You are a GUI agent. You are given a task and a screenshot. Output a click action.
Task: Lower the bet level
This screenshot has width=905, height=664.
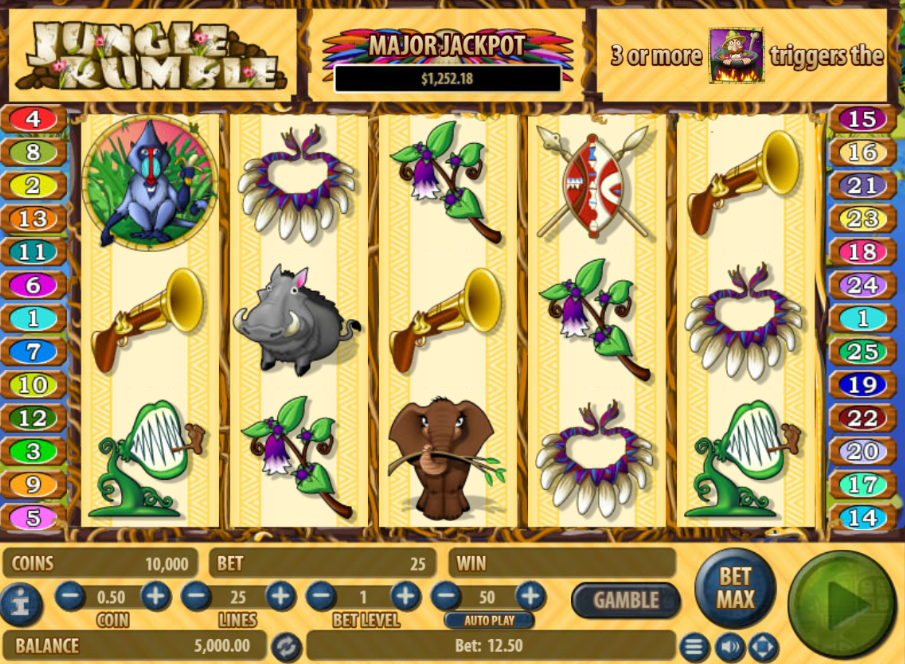(x=320, y=597)
